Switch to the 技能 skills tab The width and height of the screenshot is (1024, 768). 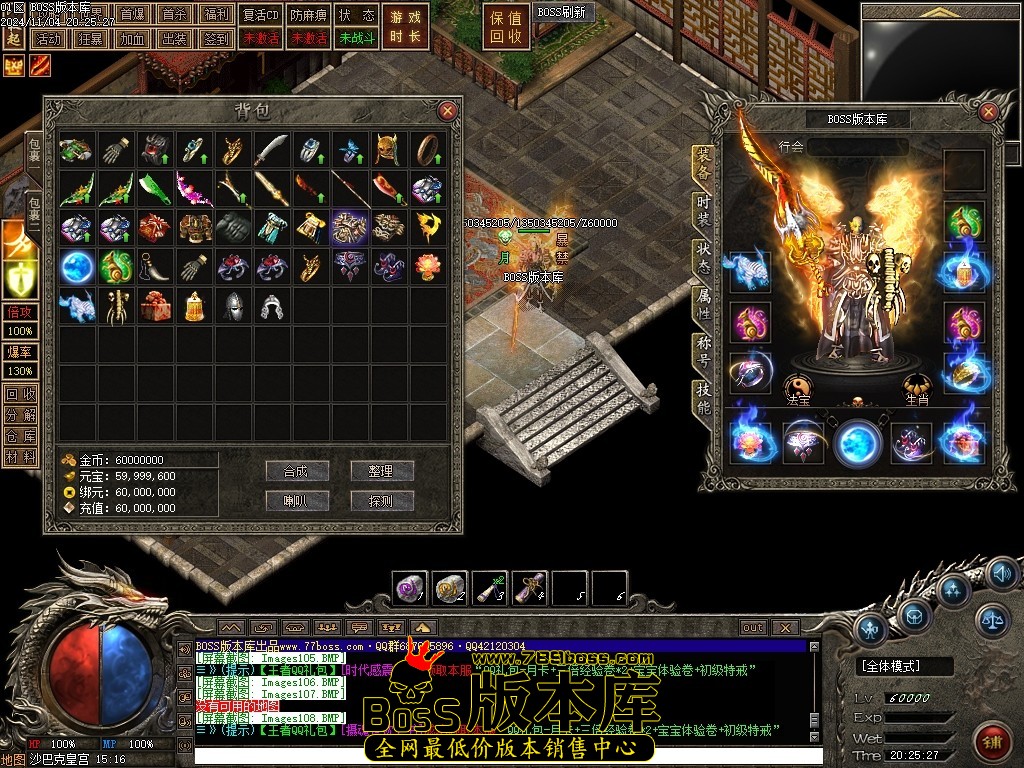pyautogui.click(x=704, y=398)
